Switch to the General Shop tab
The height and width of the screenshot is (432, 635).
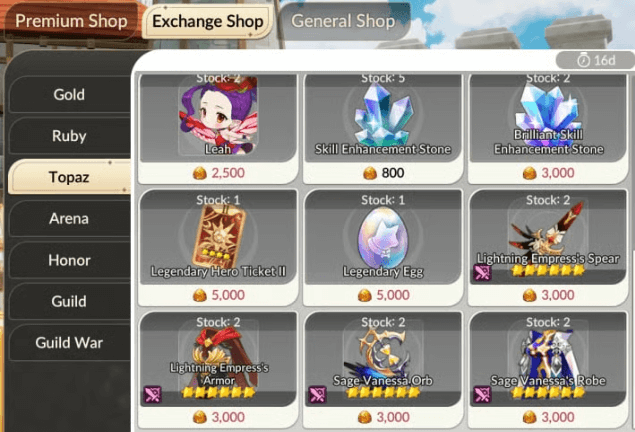344,21
